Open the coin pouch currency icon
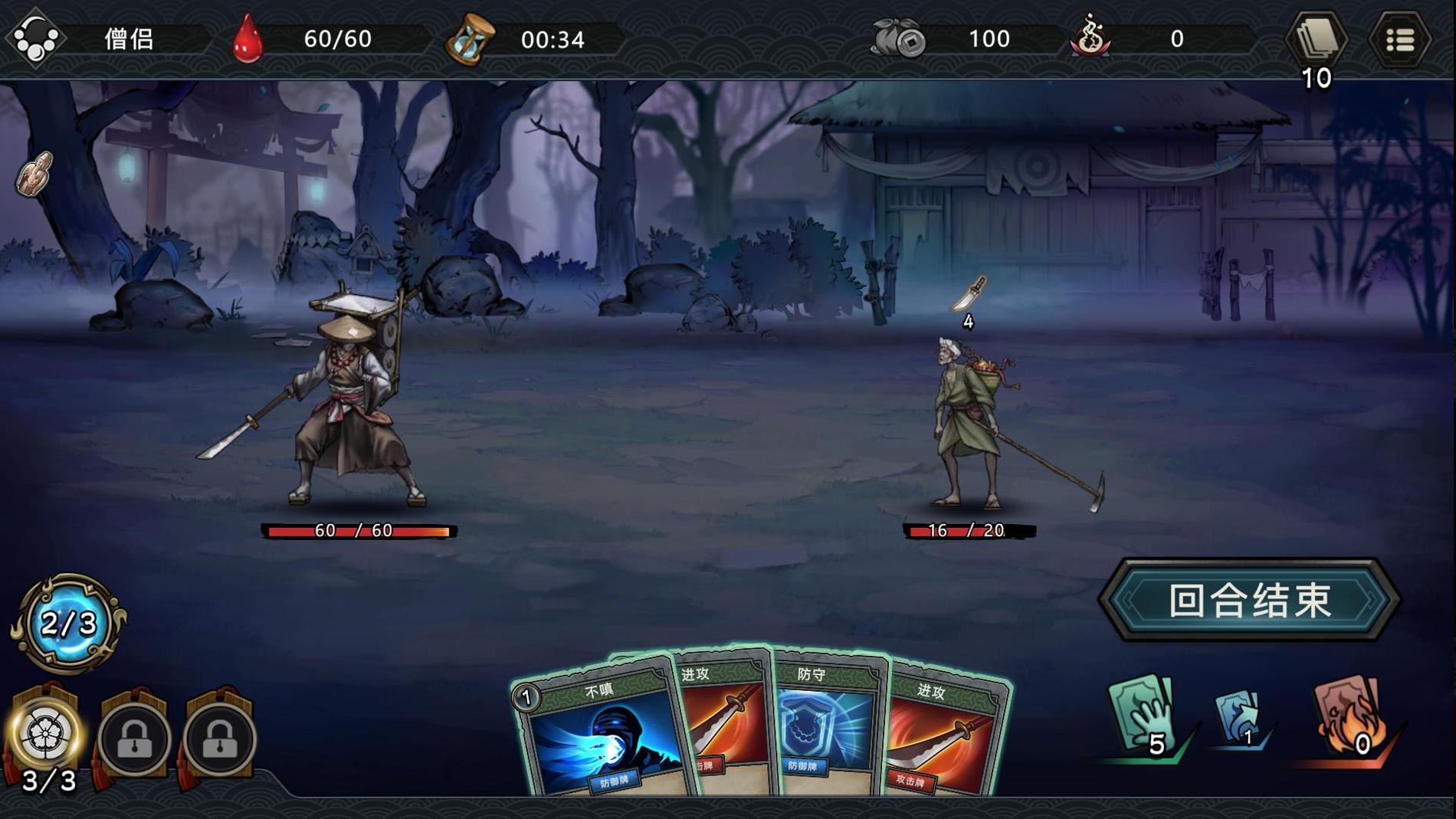The height and width of the screenshot is (819, 1456). tap(898, 38)
